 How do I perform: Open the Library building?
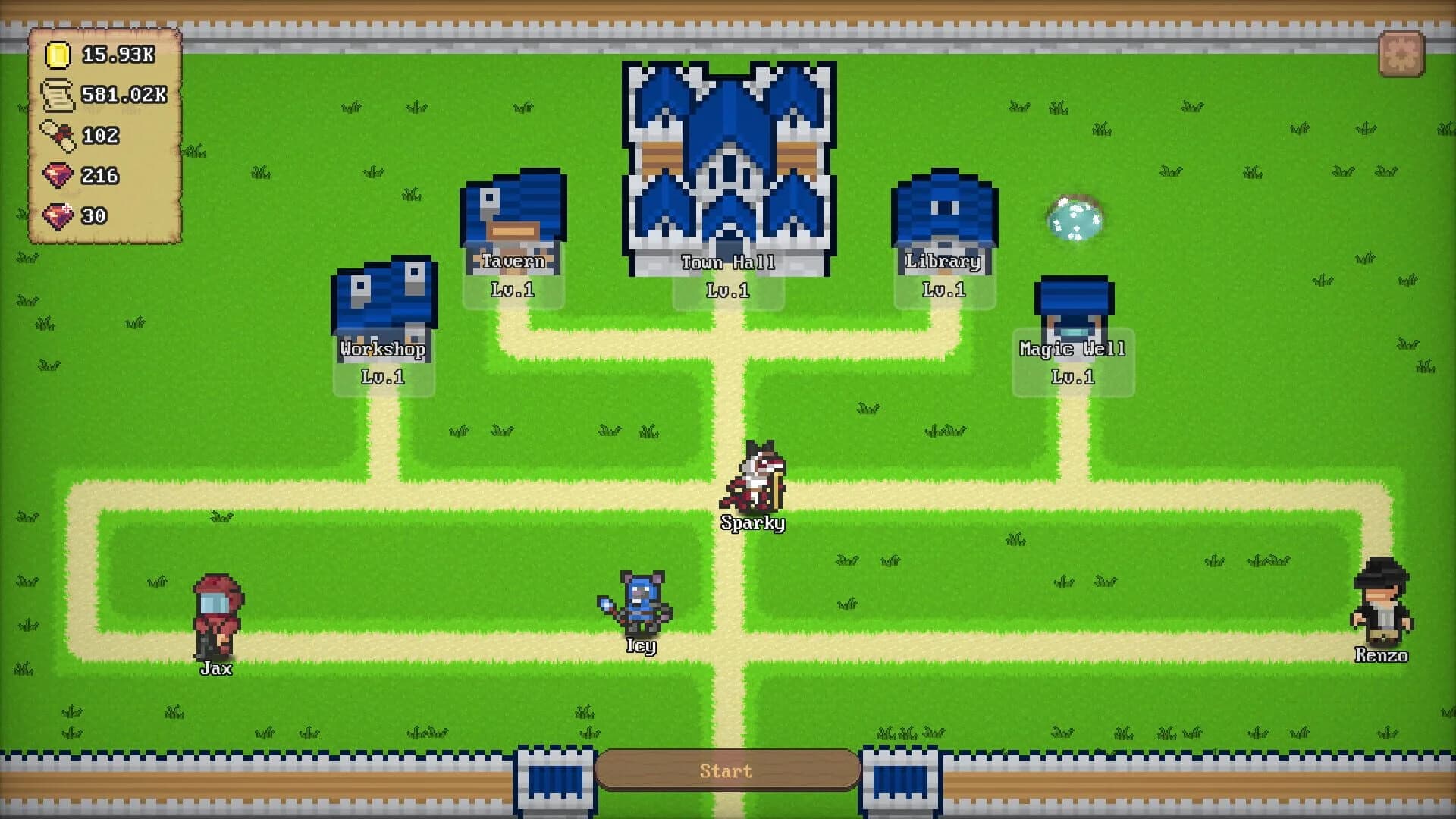pos(942,212)
